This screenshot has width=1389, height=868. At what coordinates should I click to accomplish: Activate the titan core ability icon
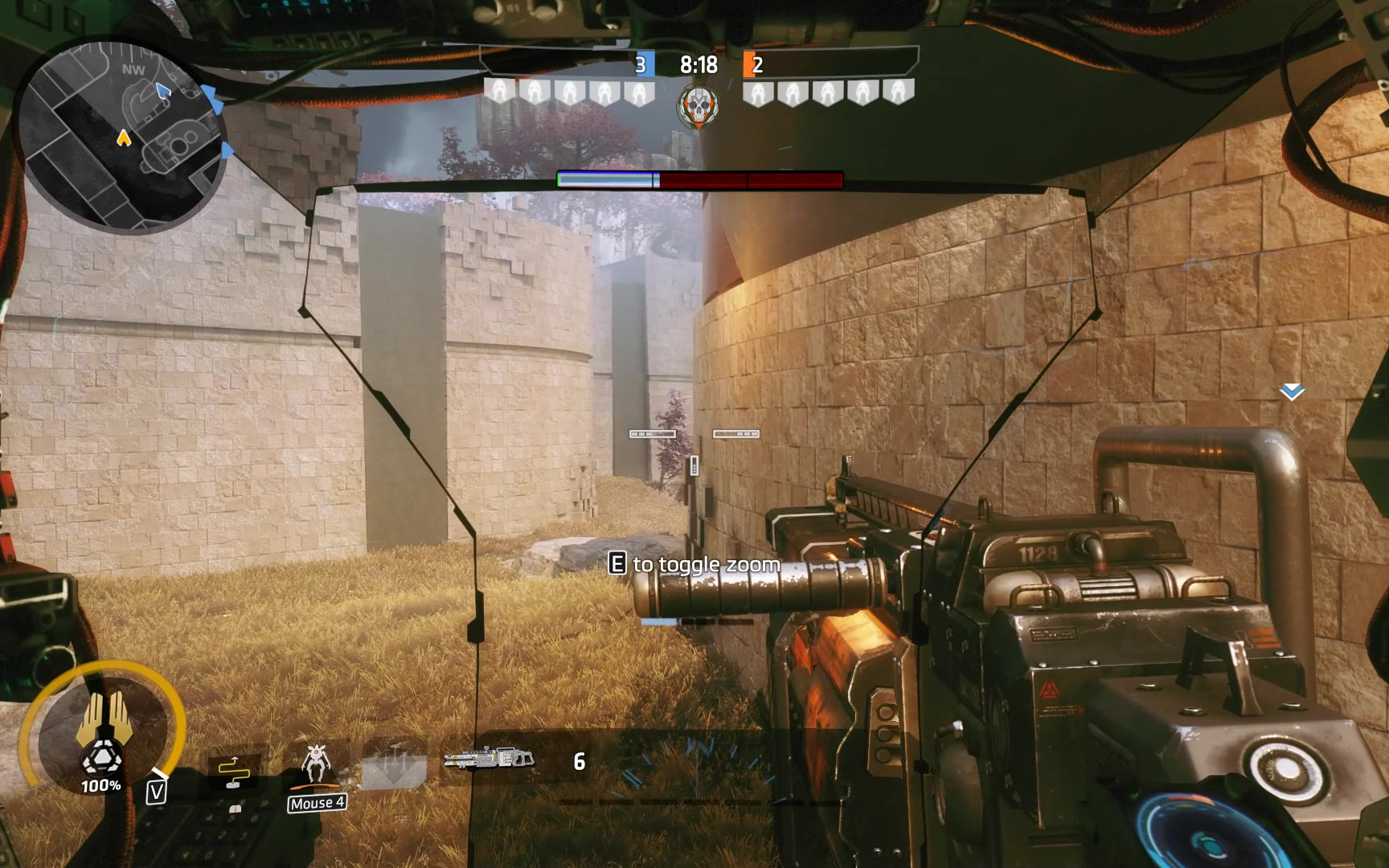click(102, 730)
